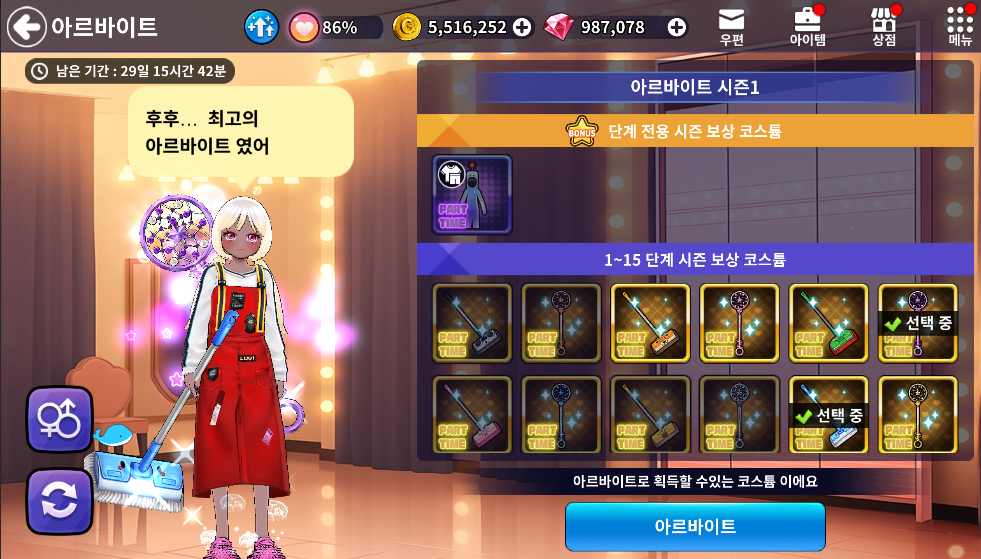Tap the blue double-arrow boost icon
This screenshot has width=981, height=559.
[x=262, y=27]
